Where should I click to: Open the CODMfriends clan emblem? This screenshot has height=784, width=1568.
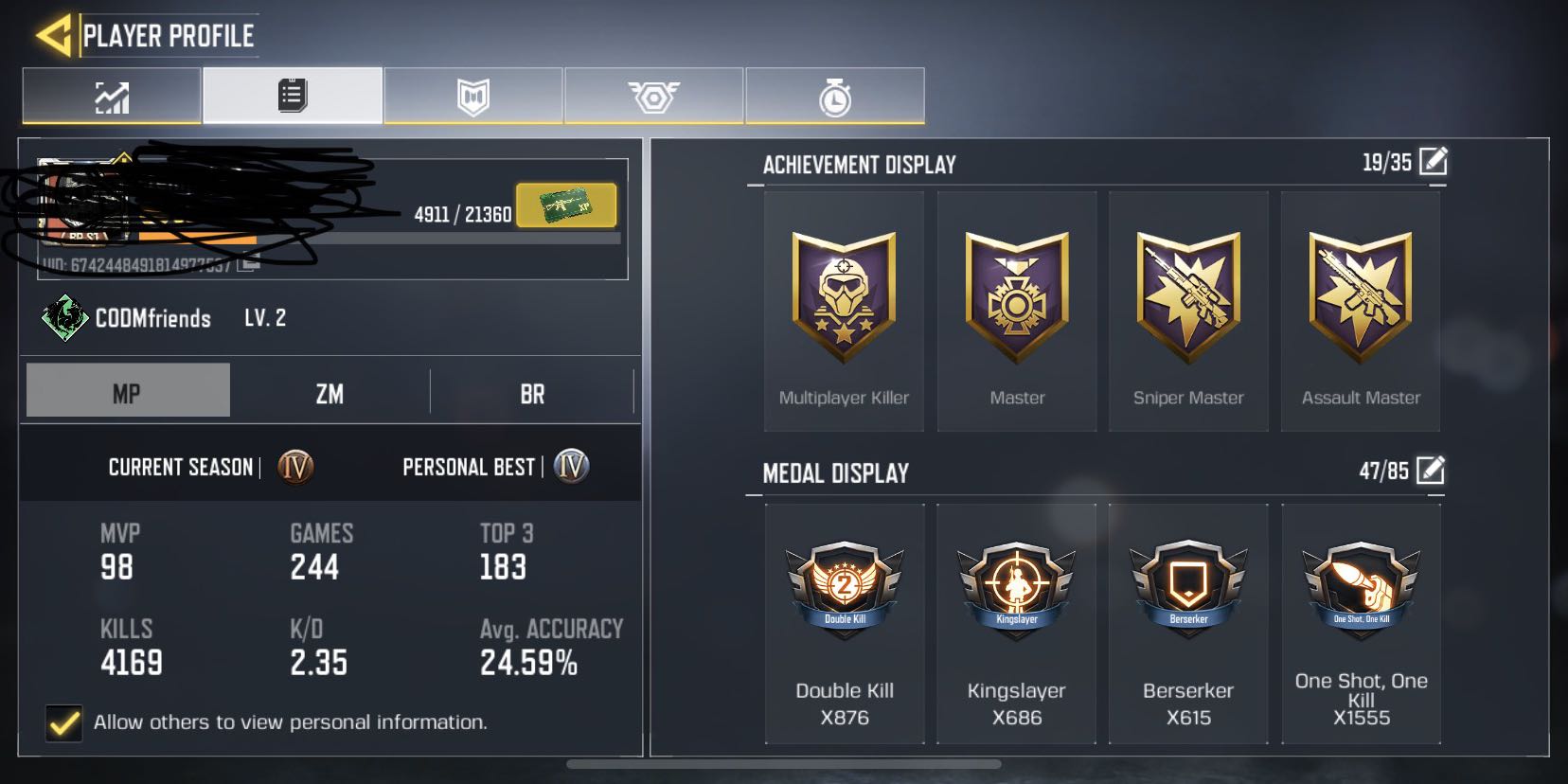tap(64, 318)
